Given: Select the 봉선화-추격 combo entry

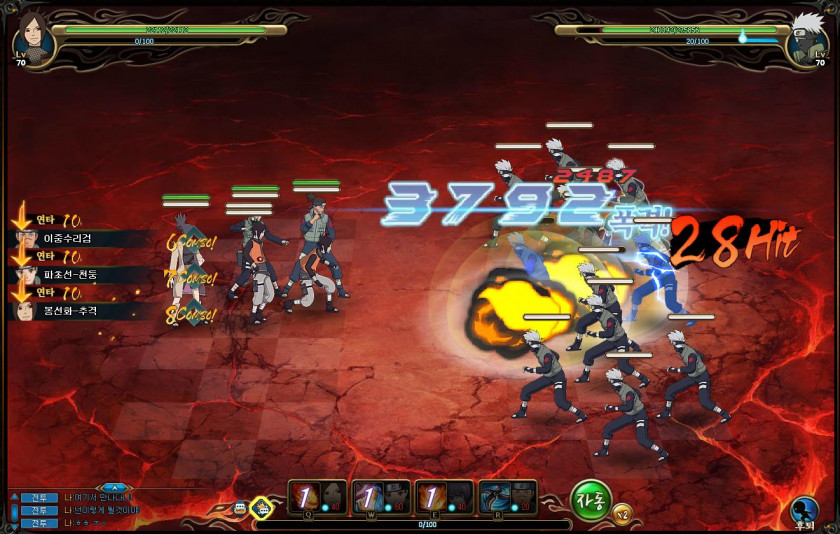Looking at the screenshot, I should [x=82, y=310].
